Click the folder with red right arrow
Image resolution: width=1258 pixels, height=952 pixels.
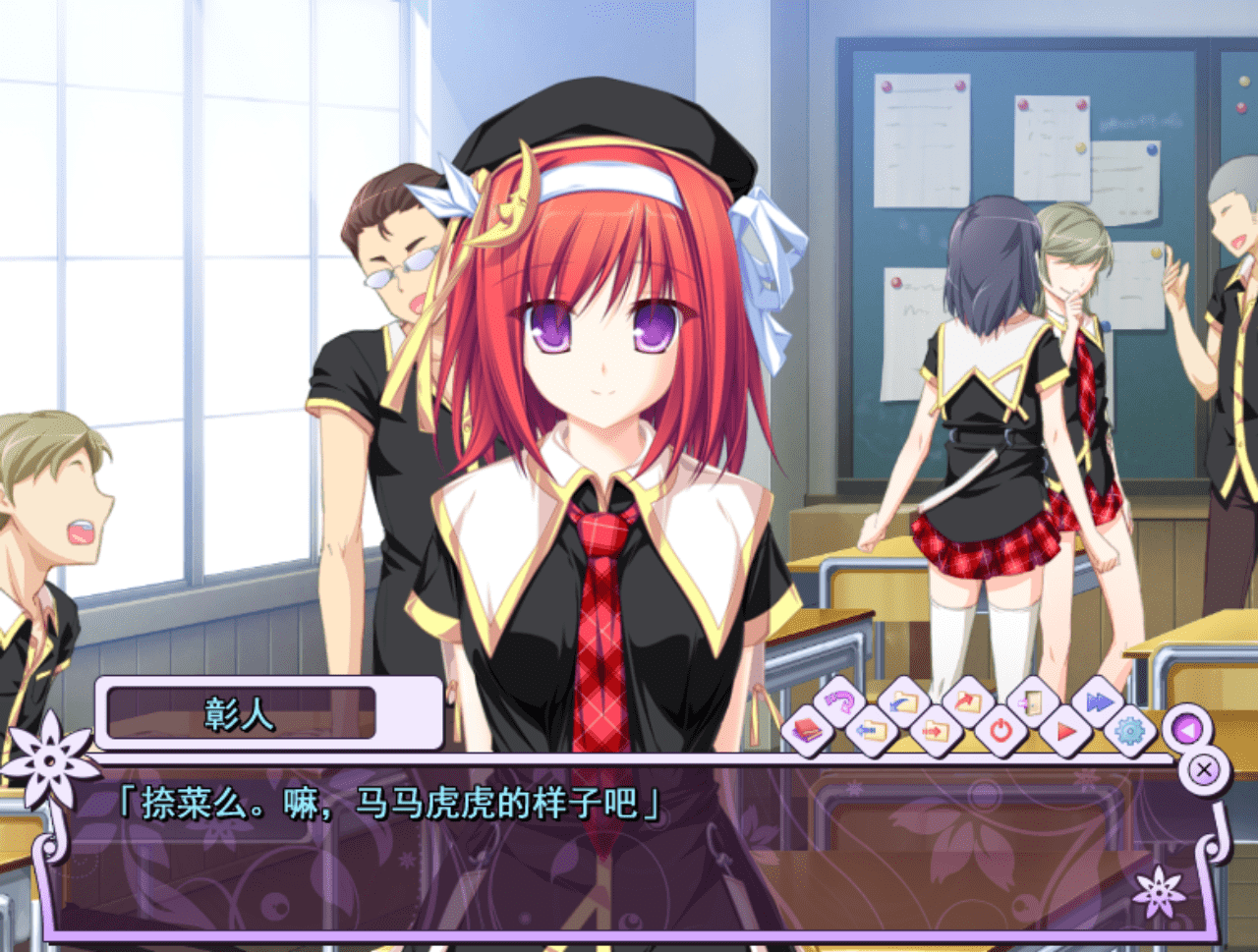935,731
